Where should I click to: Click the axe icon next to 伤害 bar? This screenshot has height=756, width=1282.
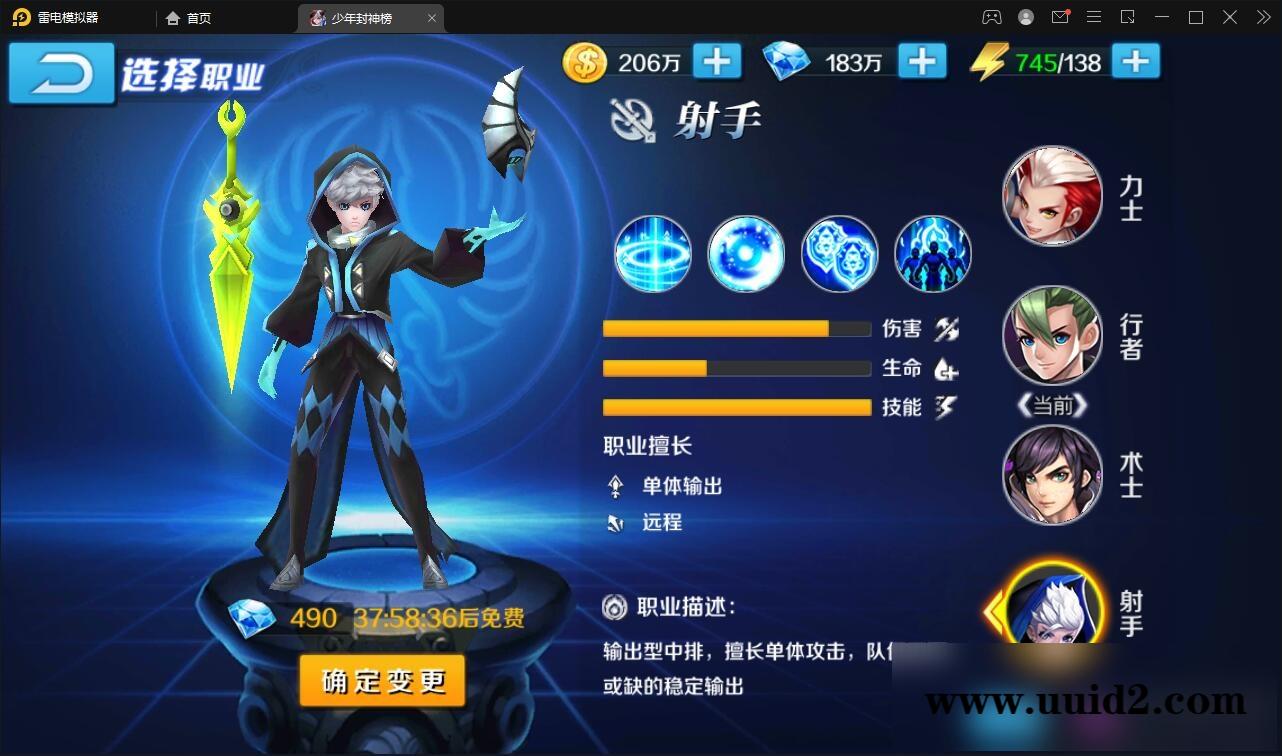tap(947, 329)
